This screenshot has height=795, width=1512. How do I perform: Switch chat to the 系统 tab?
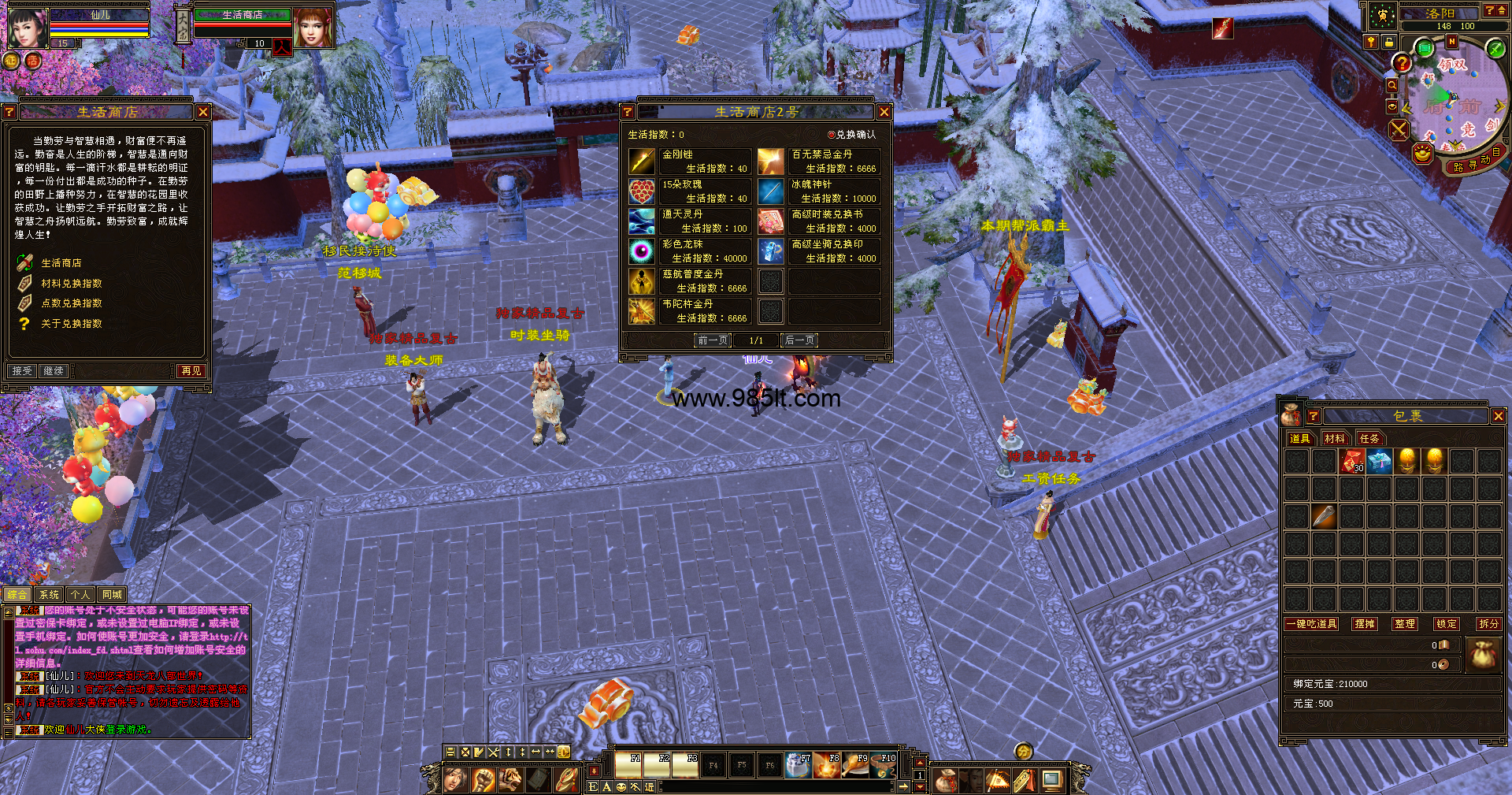pos(49,595)
